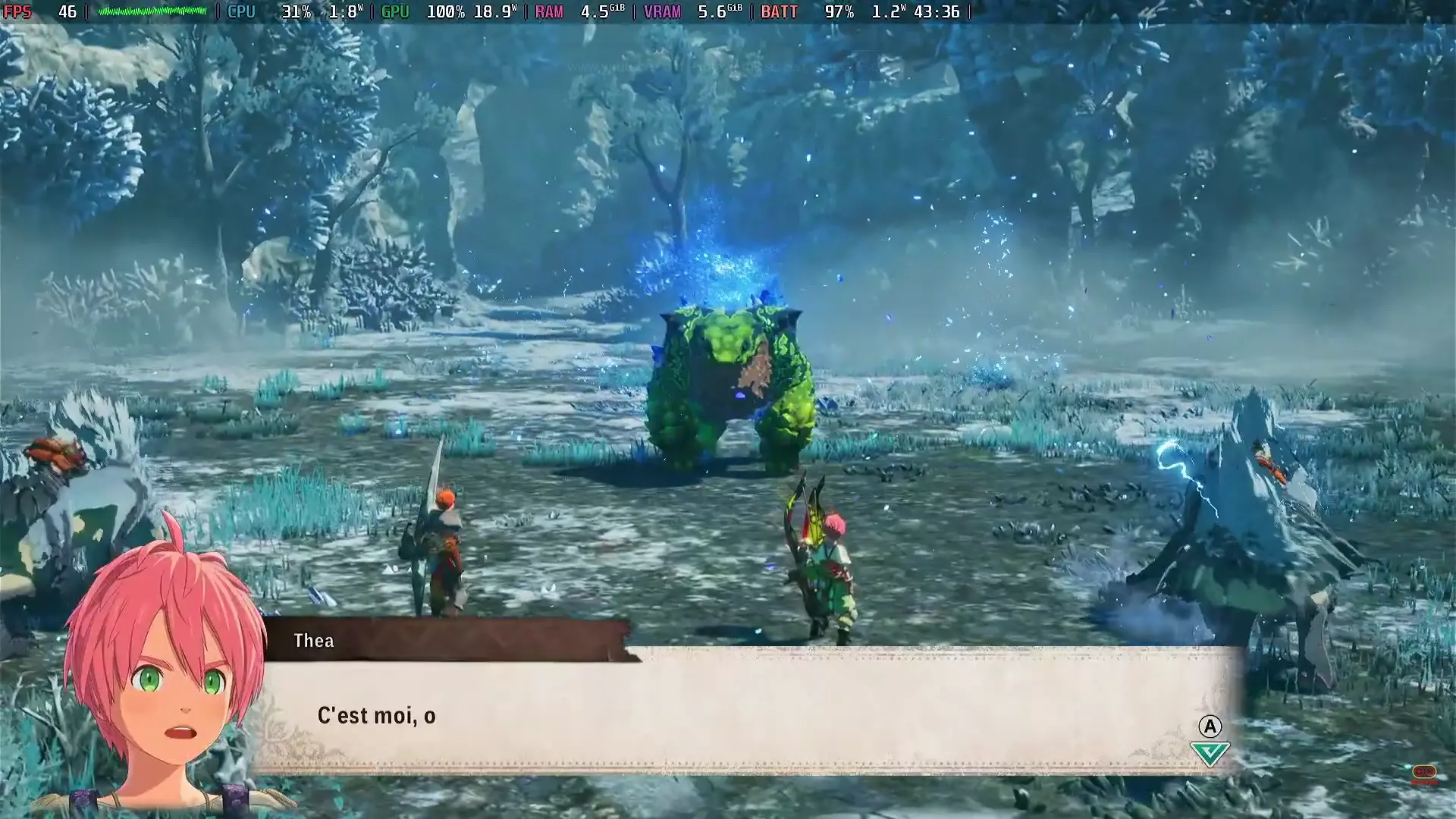Click the GPU stat showing 100%
1456x819 pixels.
tap(444, 12)
